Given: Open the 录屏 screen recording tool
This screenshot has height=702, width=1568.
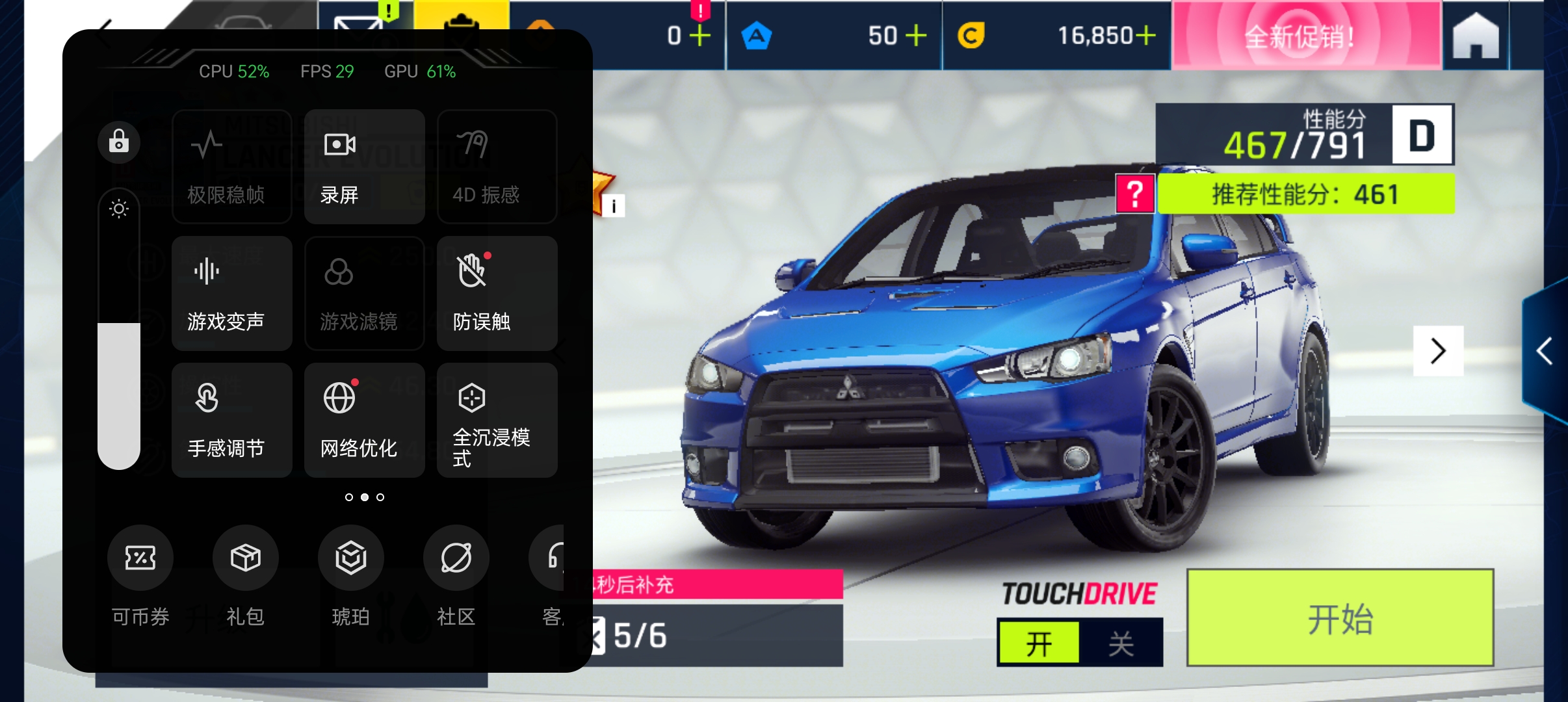Looking at the screenshot, I should tap(364, 166).
